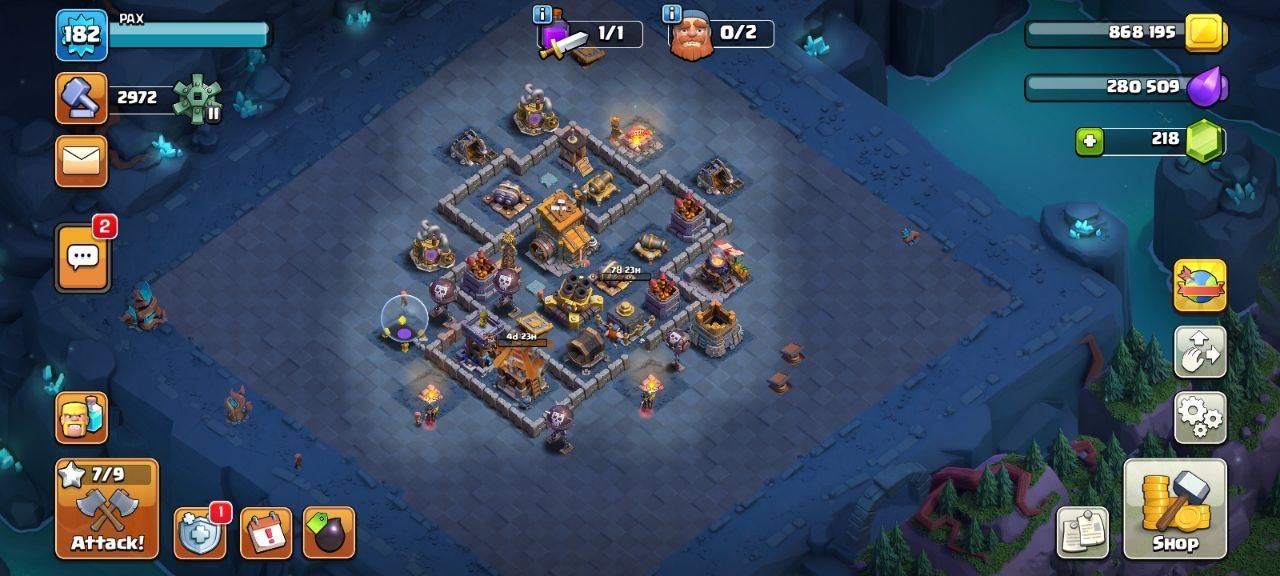1280x576 pixels.
Task: Open the settings gears button
Action: point(1200,417)
